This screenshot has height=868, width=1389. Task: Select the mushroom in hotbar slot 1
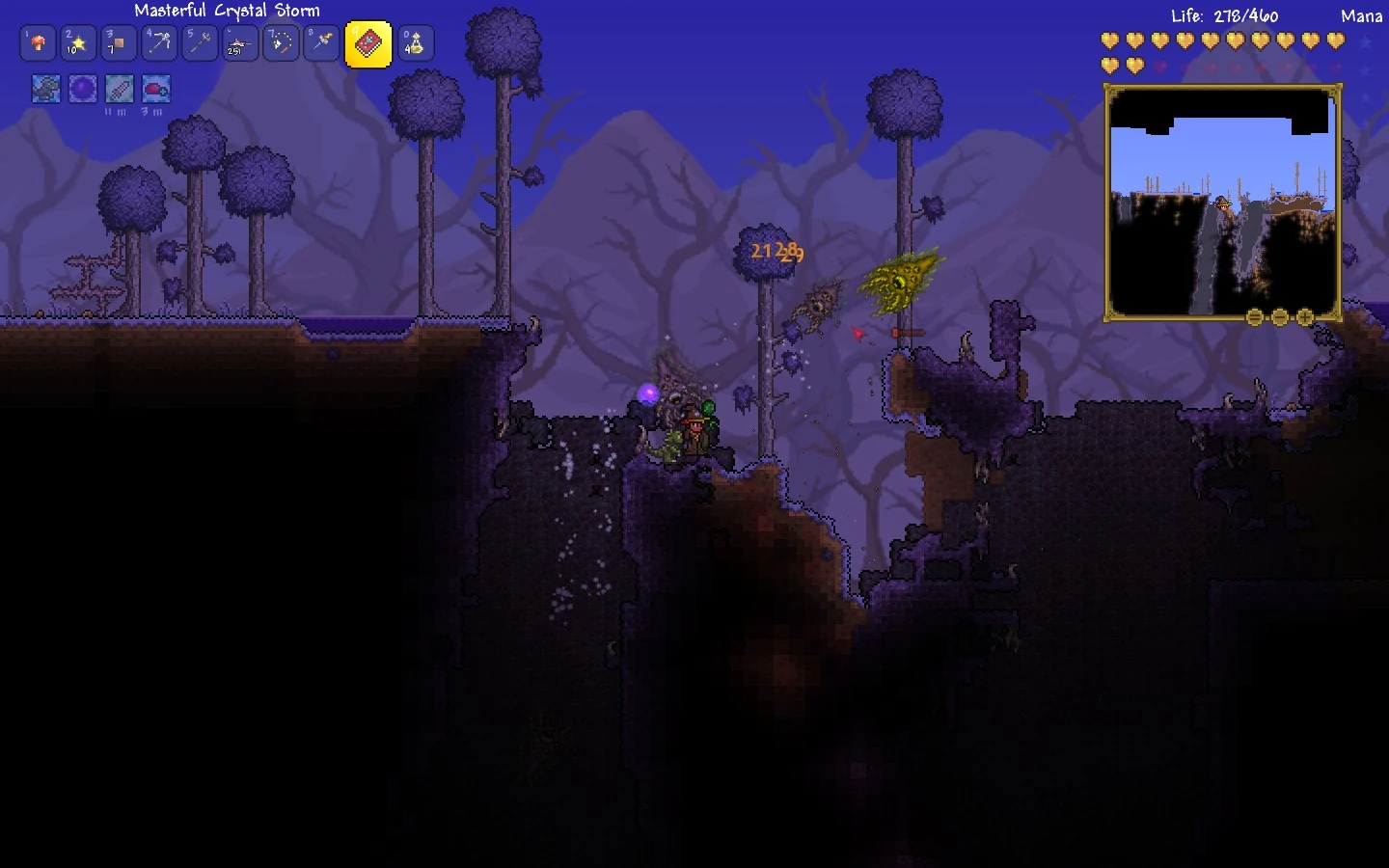point(38,43)
